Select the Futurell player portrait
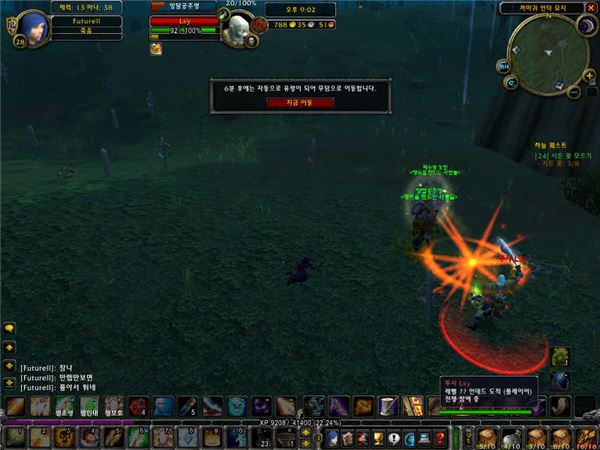 tap(32, 22)
